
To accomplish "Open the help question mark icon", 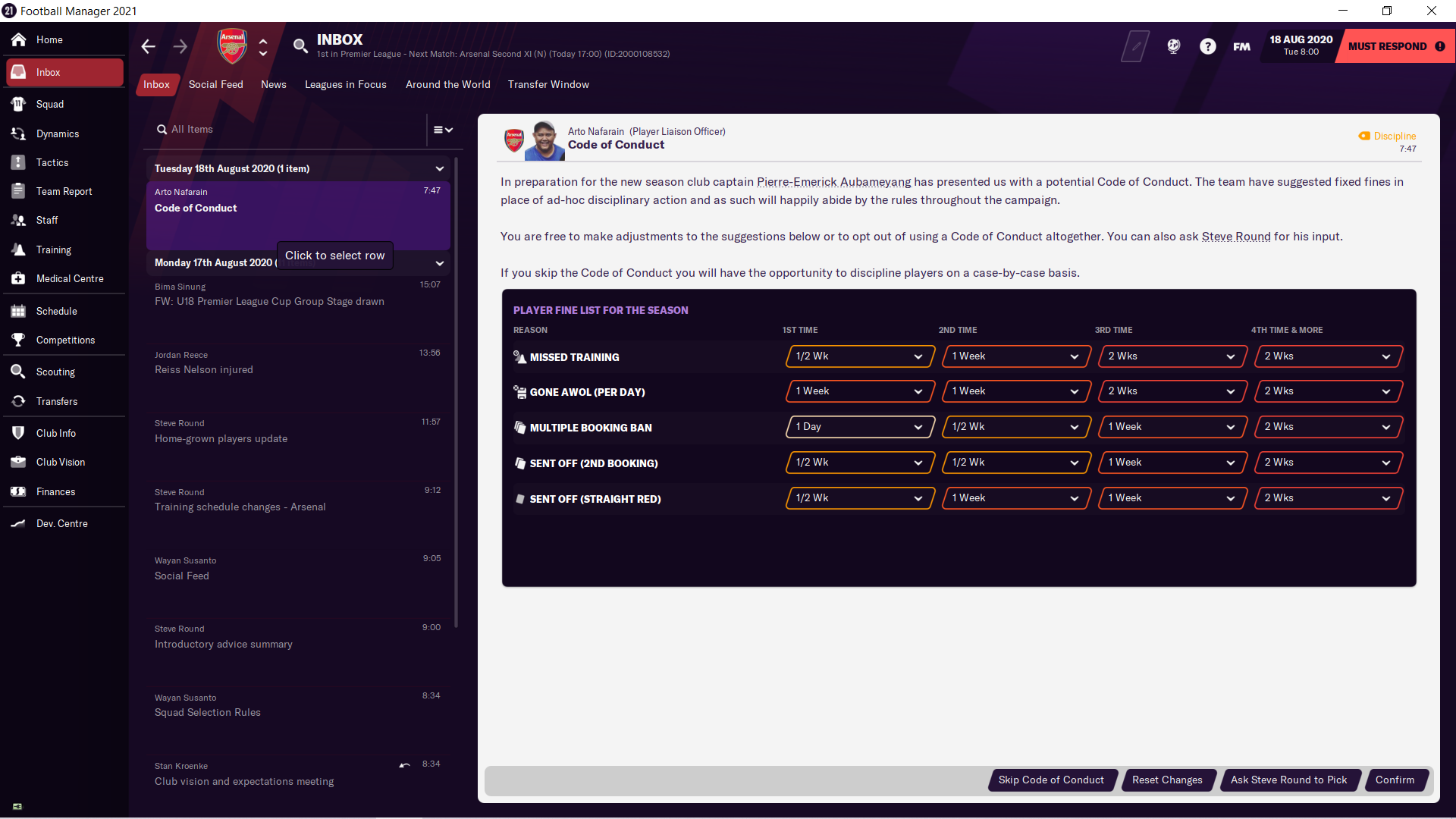I will click(1208, 47).
